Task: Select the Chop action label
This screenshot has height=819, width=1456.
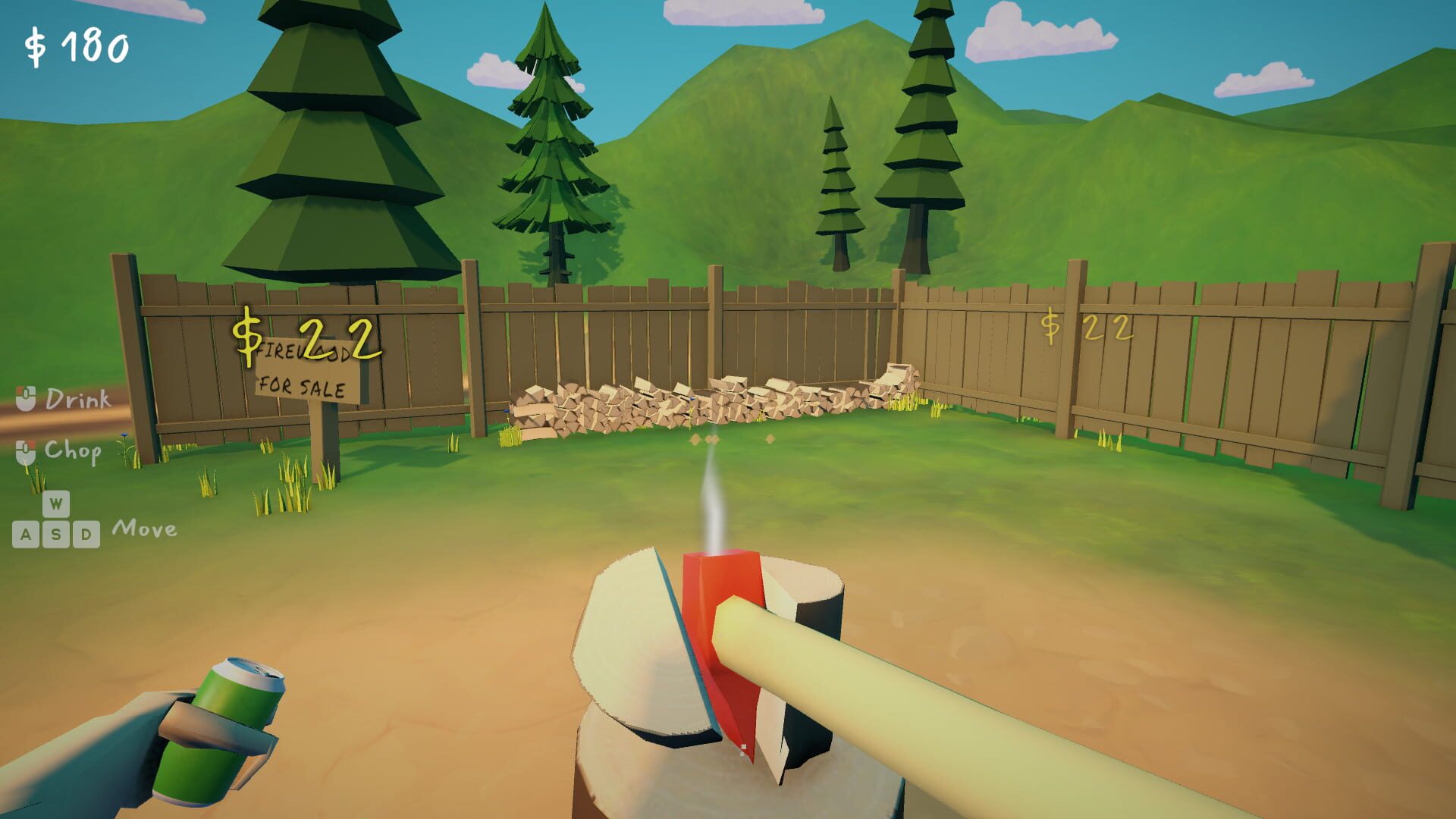Action: 73,453
